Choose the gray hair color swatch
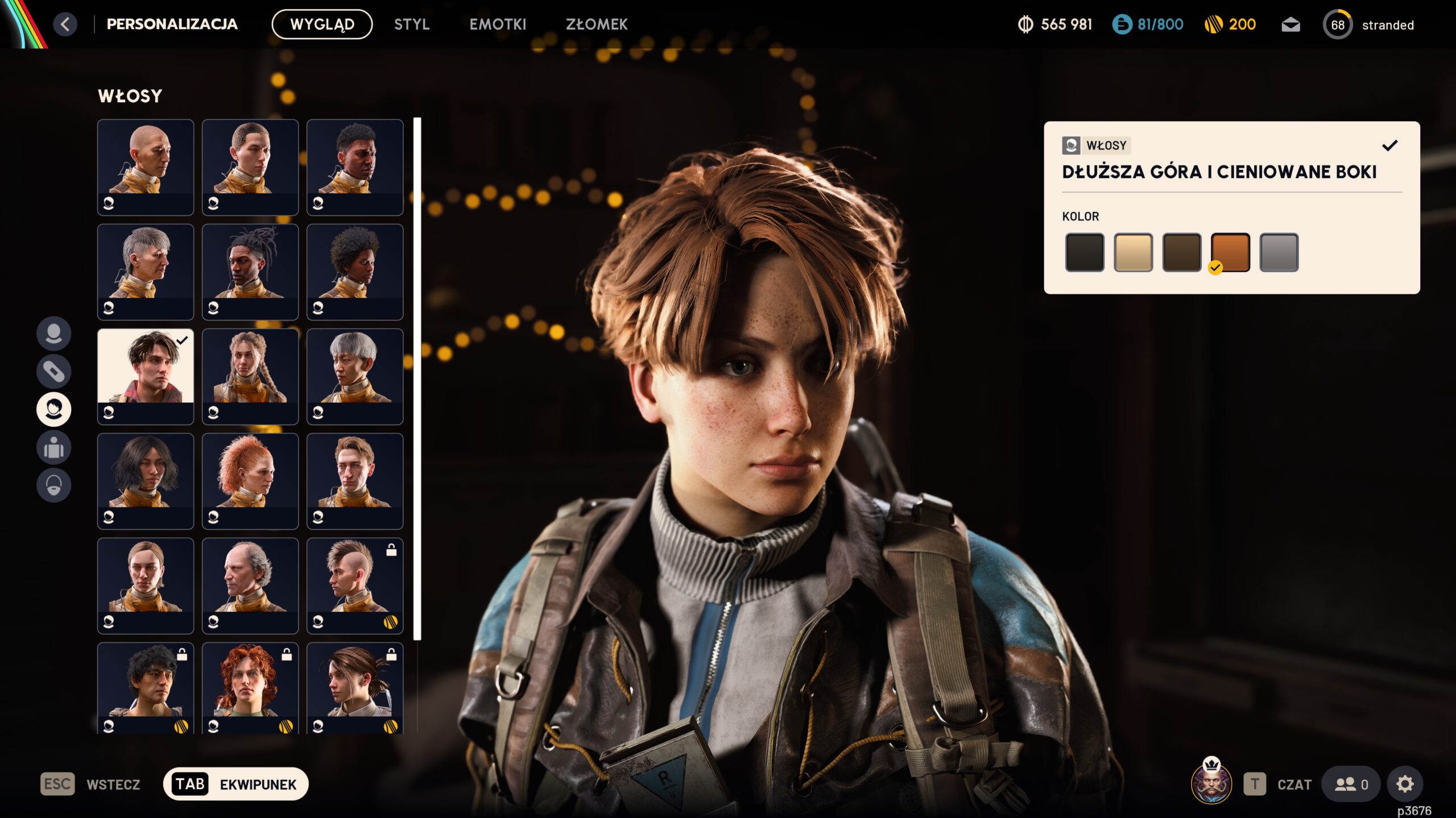The image size is (1456, 818). (1279, 252)
